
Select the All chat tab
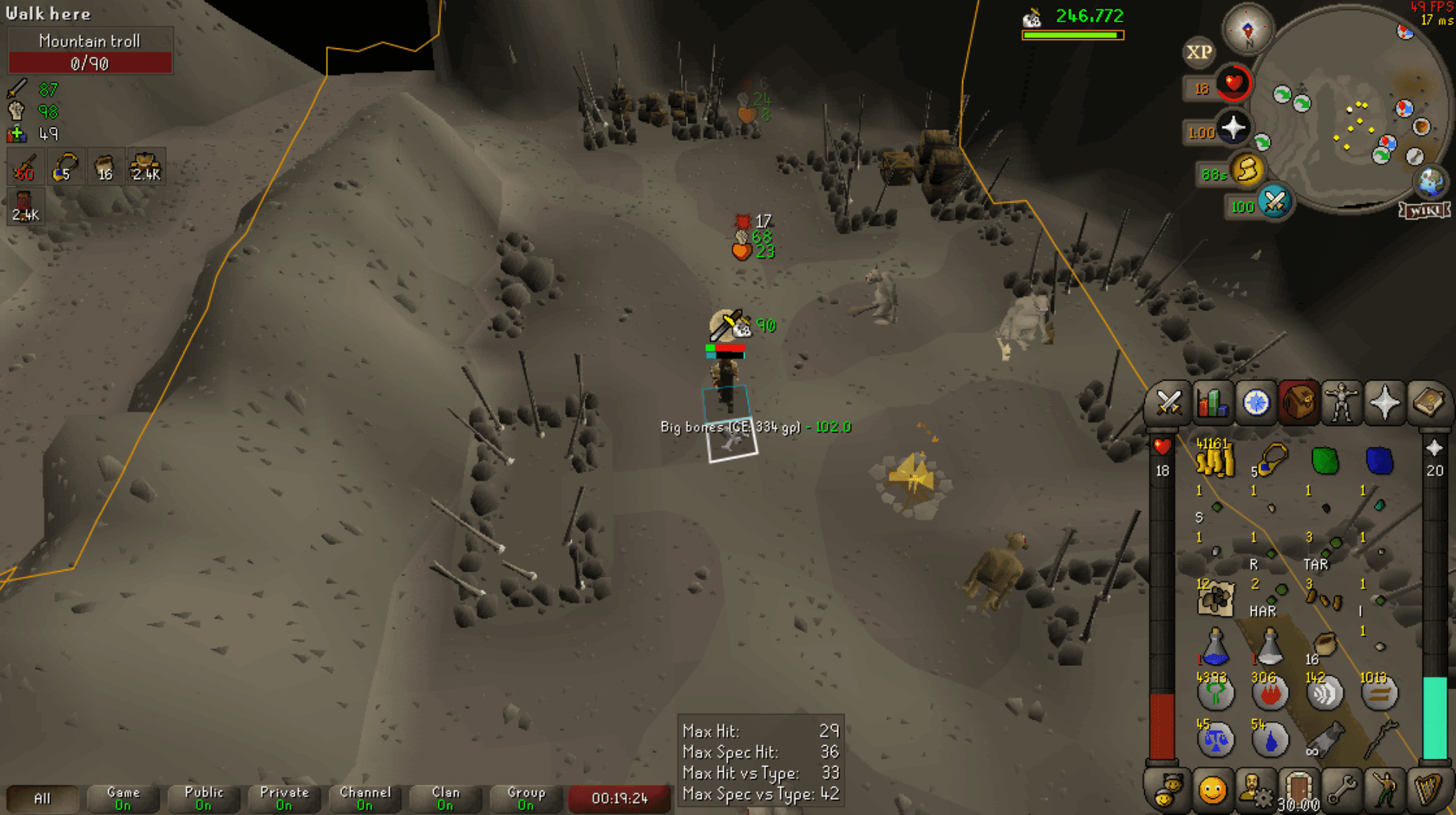pyautogui.click(x=43, y=798)
